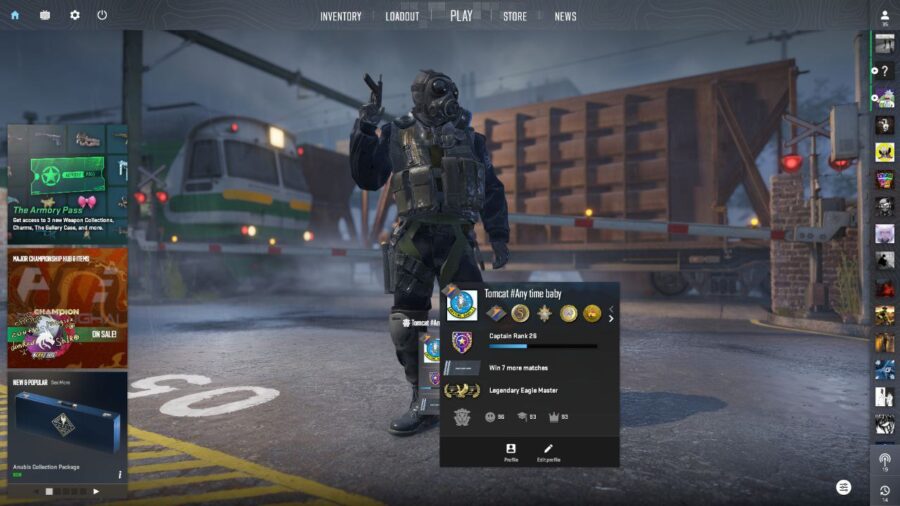
Task: Click the Legendary Eagle Master rank badge
Action: [x=461, y=391]
